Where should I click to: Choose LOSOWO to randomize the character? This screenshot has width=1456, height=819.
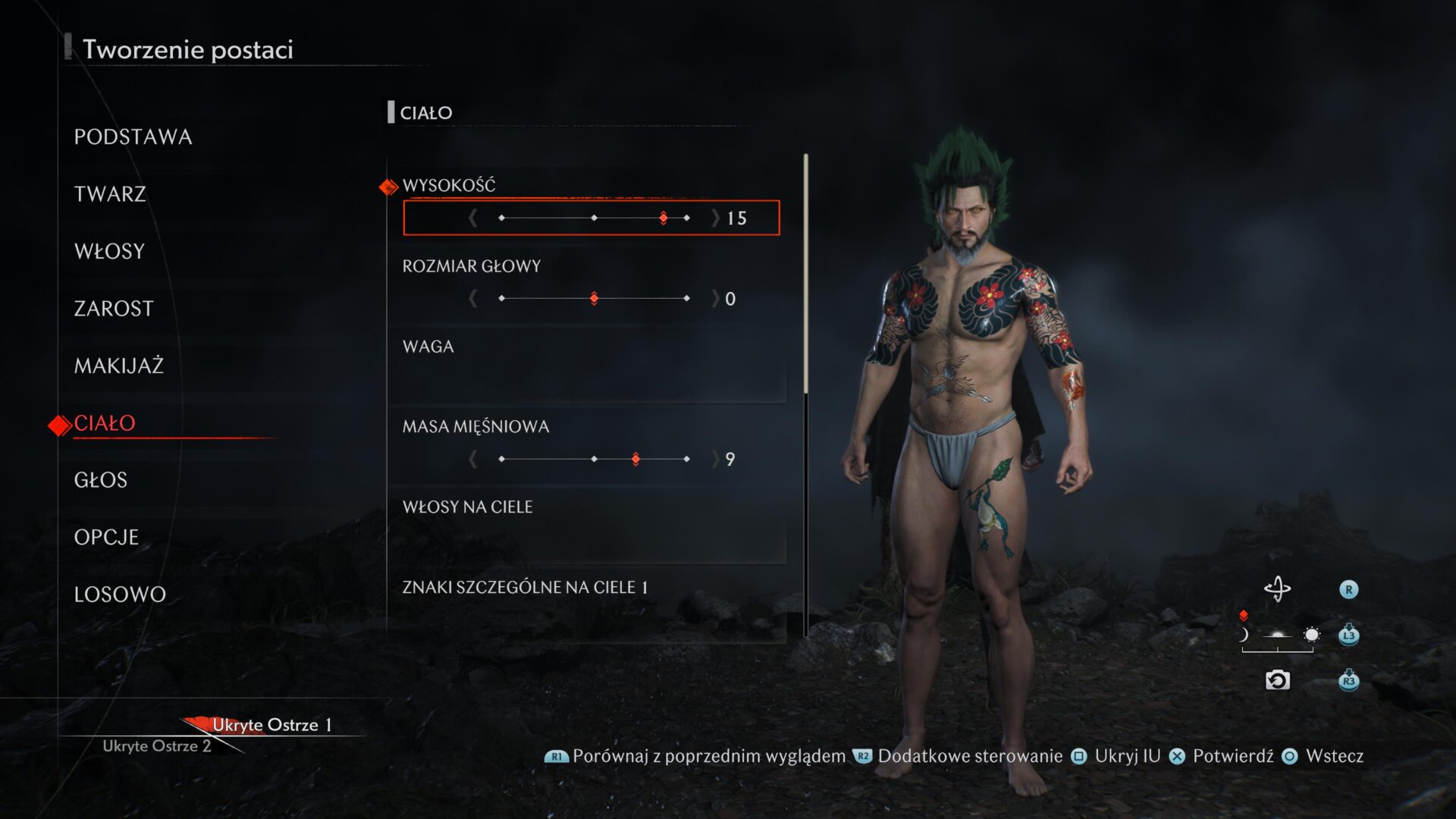point(120,595)
